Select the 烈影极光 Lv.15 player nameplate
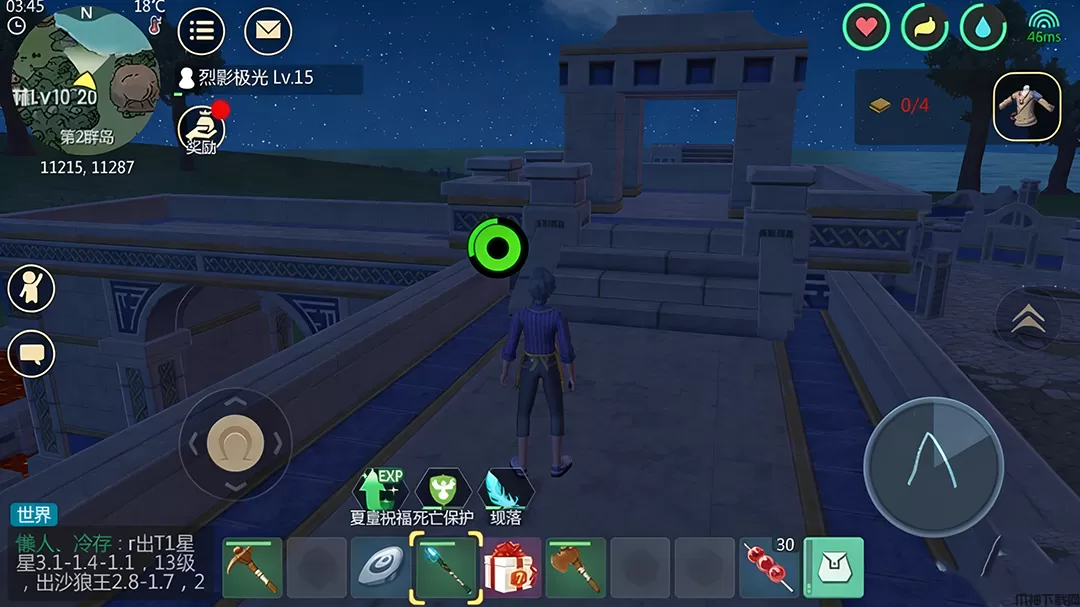The height and width of the screenshot is (607, 1080). tap(255, 78)
